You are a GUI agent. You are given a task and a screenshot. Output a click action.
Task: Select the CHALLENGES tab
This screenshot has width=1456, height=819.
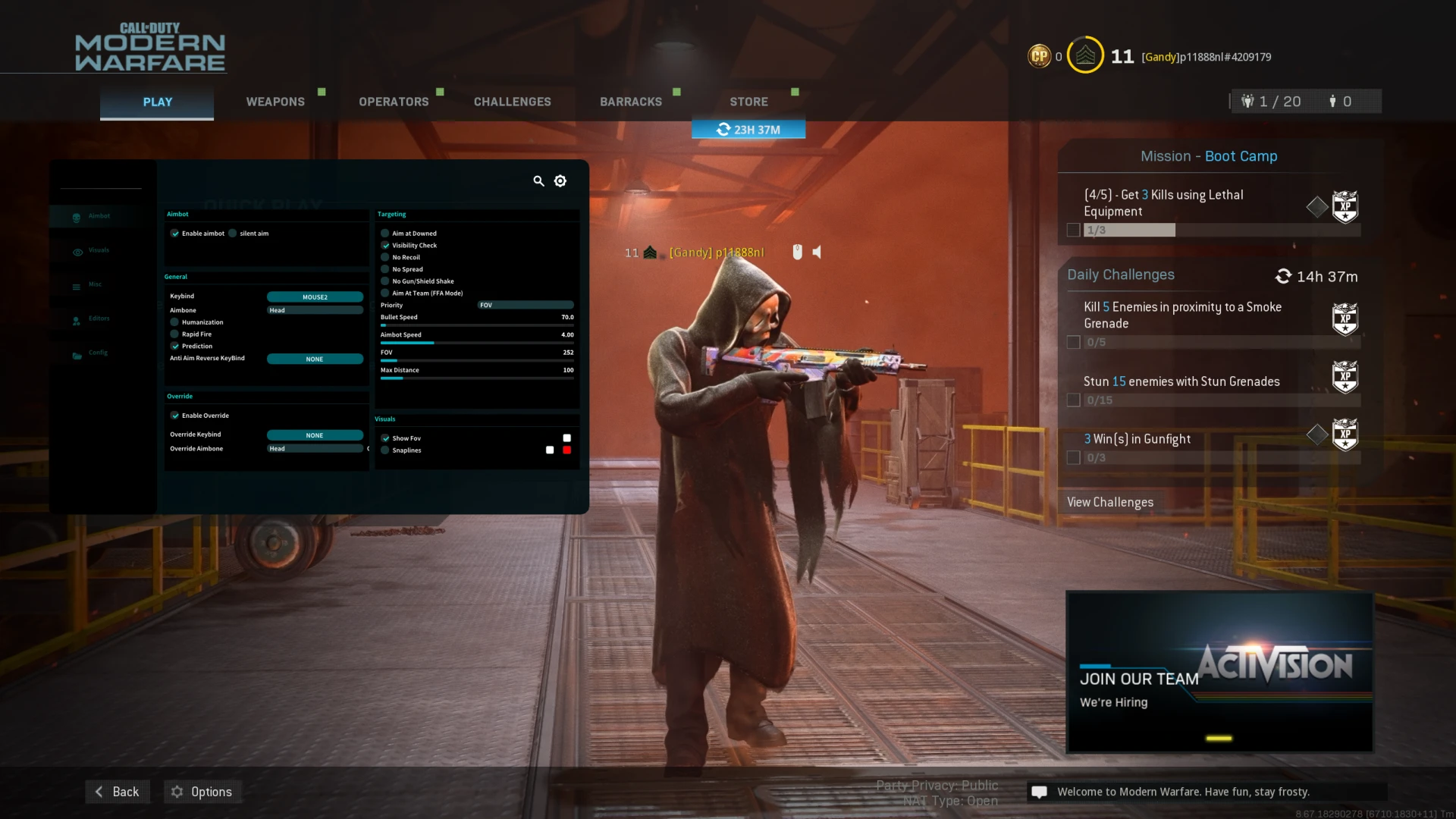point(512,102)
